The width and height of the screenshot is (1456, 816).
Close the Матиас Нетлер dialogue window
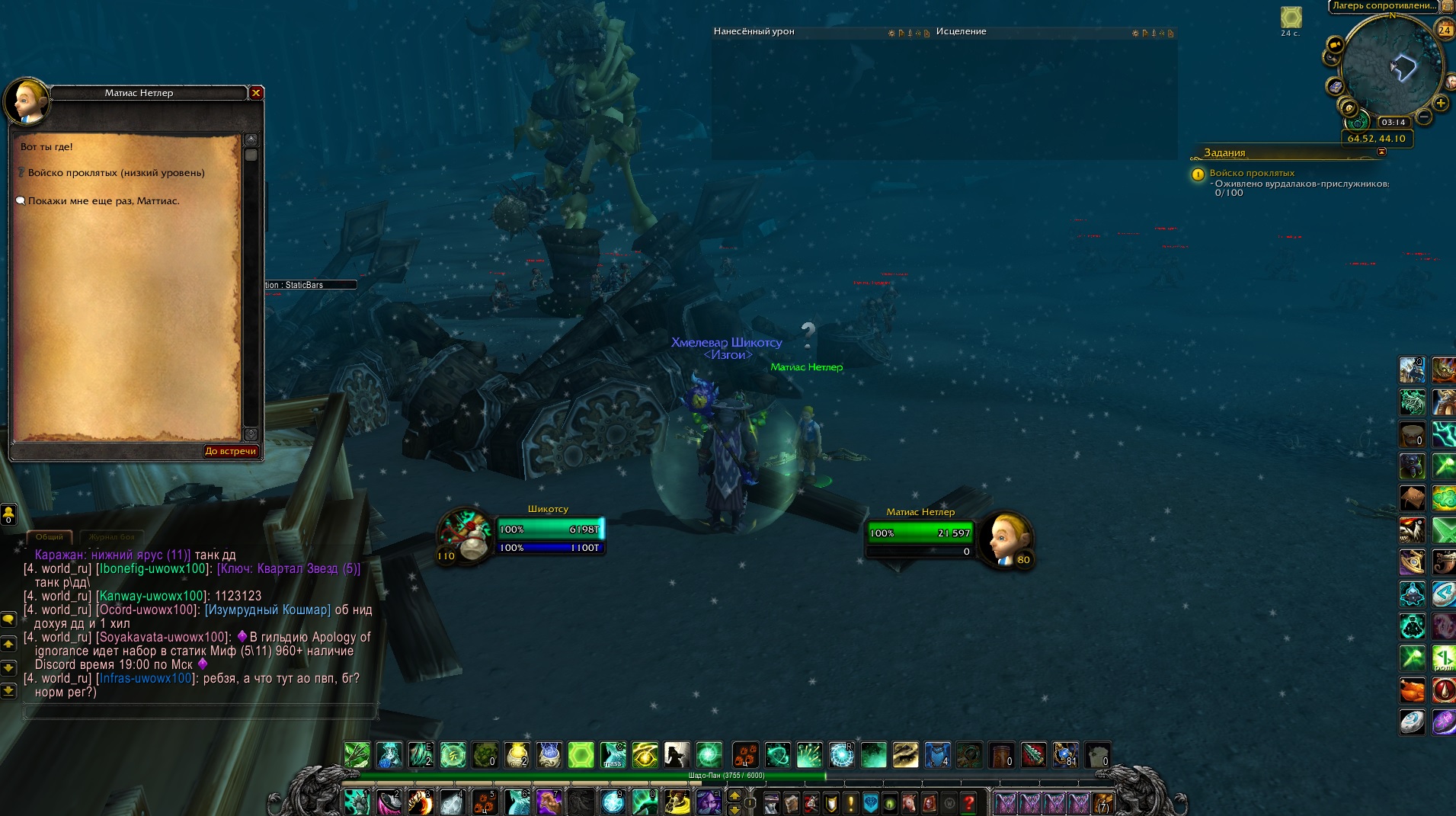256,93
